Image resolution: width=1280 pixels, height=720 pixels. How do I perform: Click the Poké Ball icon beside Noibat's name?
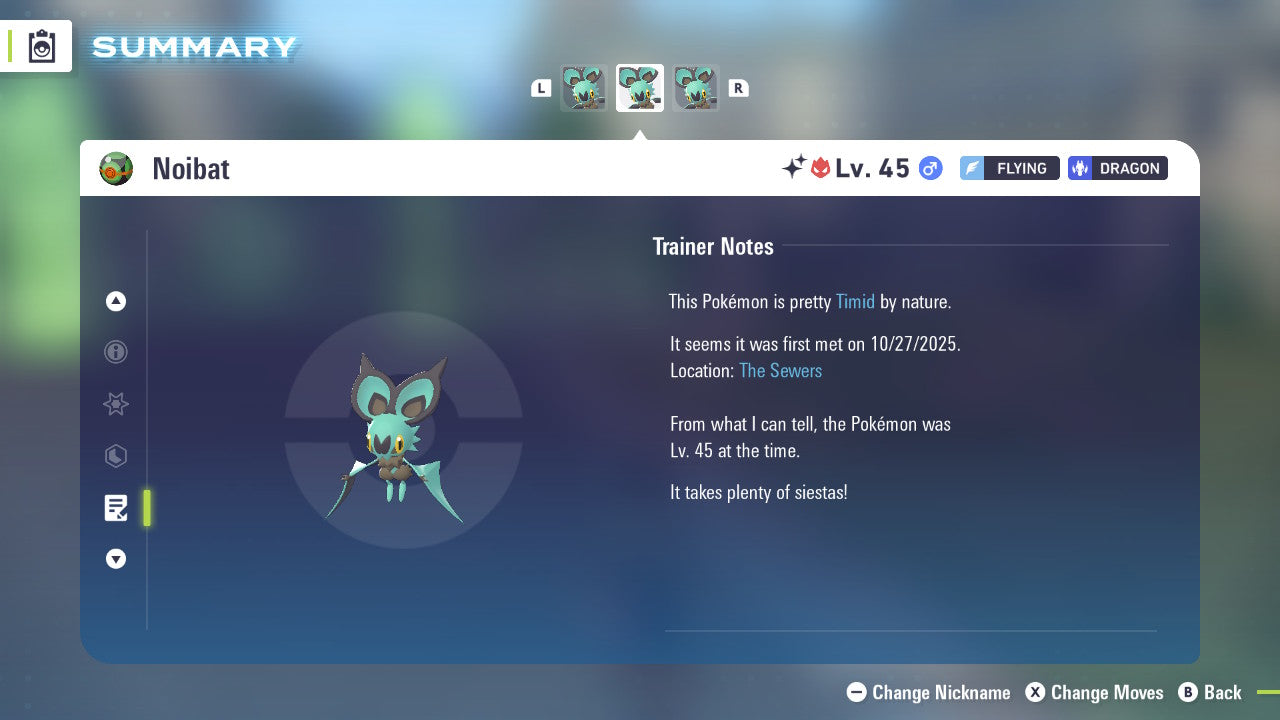116,168
